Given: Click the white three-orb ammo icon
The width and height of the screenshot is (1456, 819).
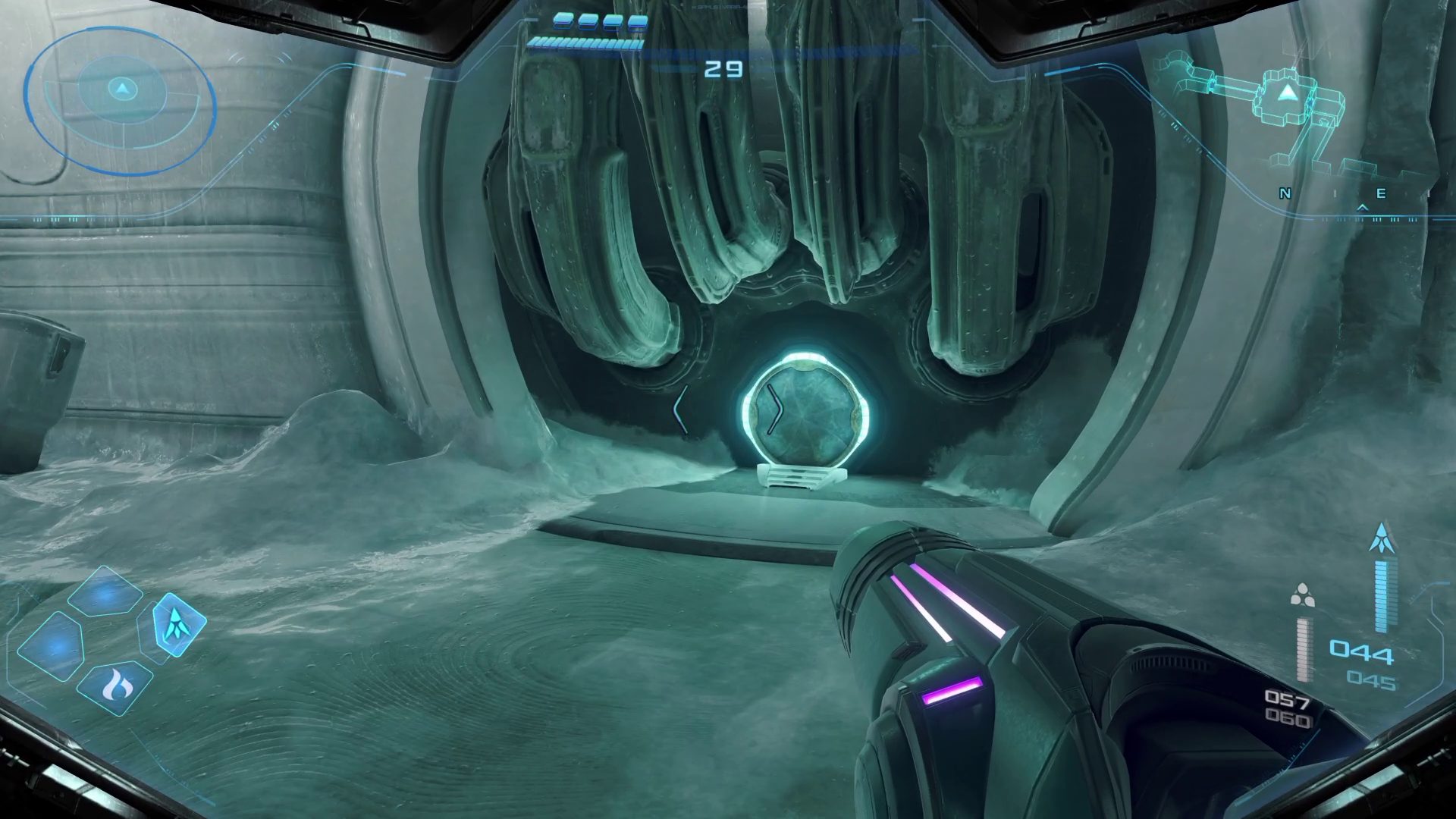Looking at the screenshot, I should click(x=1302, y=596).
